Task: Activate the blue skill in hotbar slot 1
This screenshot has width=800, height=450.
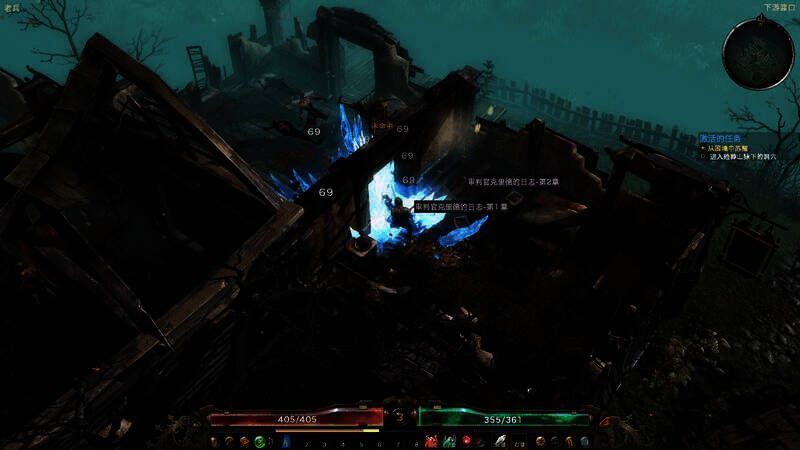Action: 286,441
